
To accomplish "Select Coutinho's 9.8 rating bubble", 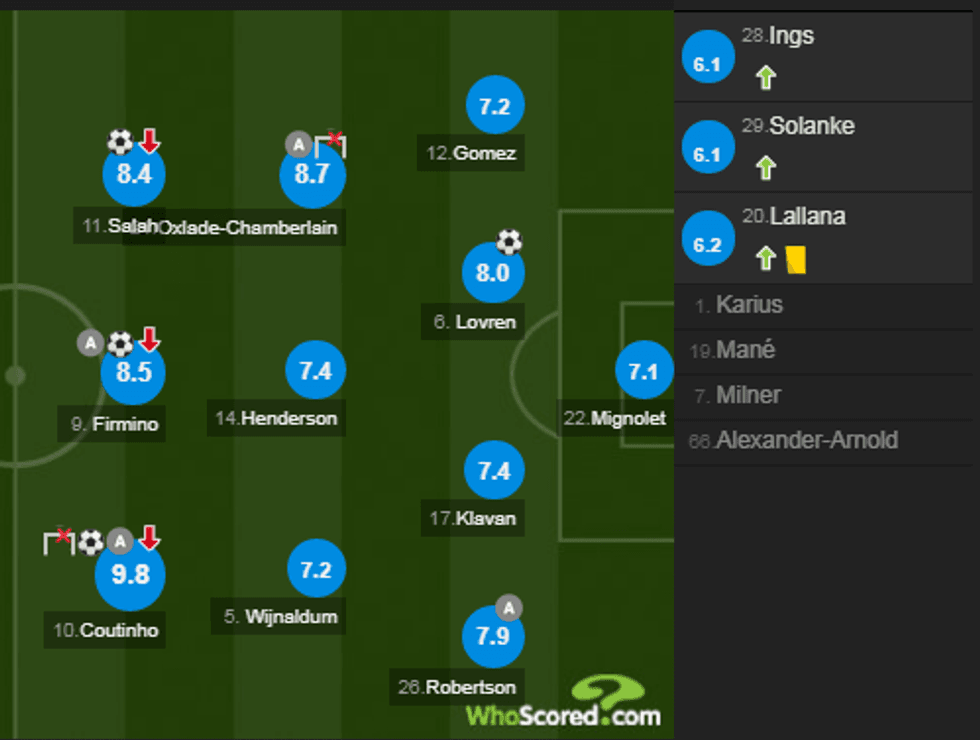I will coord(129,574).
